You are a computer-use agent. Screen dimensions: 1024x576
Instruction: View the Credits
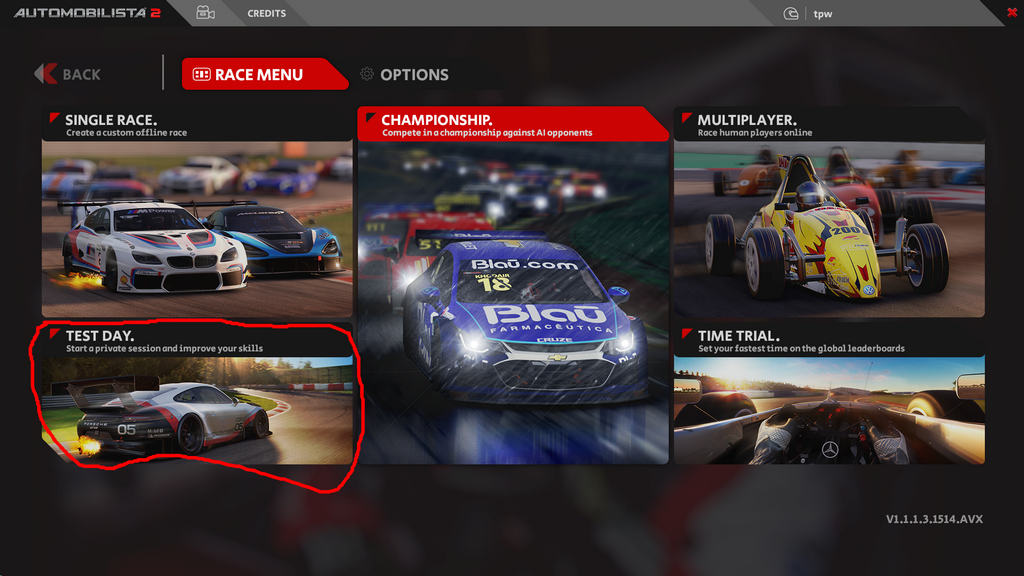point(267,14)
